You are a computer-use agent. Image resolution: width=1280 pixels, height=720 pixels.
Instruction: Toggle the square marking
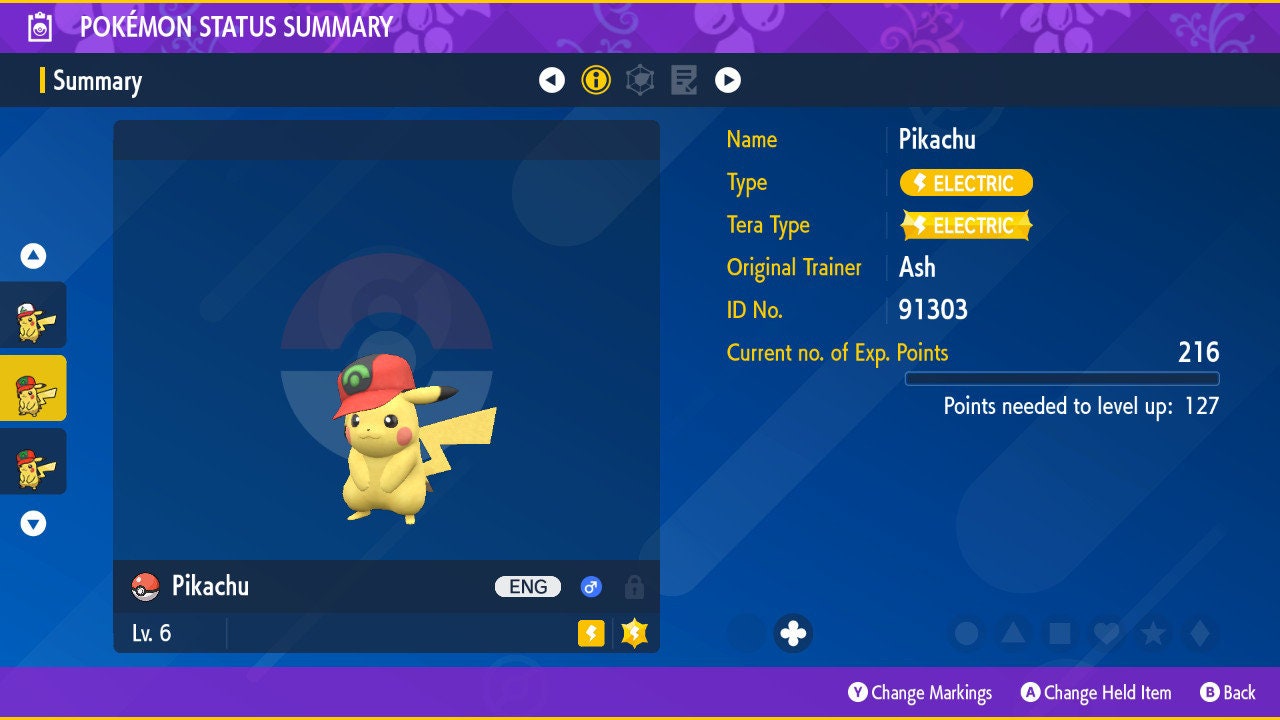point(1060,633)
